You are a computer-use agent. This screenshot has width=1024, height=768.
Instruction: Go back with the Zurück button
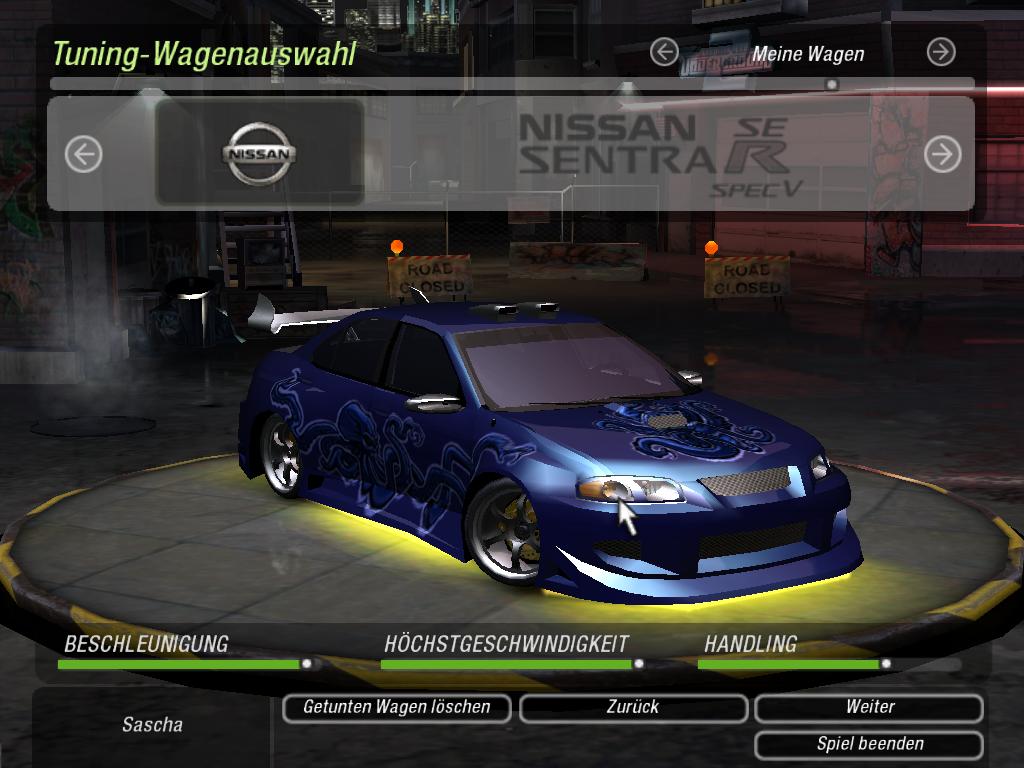[633, 708]
